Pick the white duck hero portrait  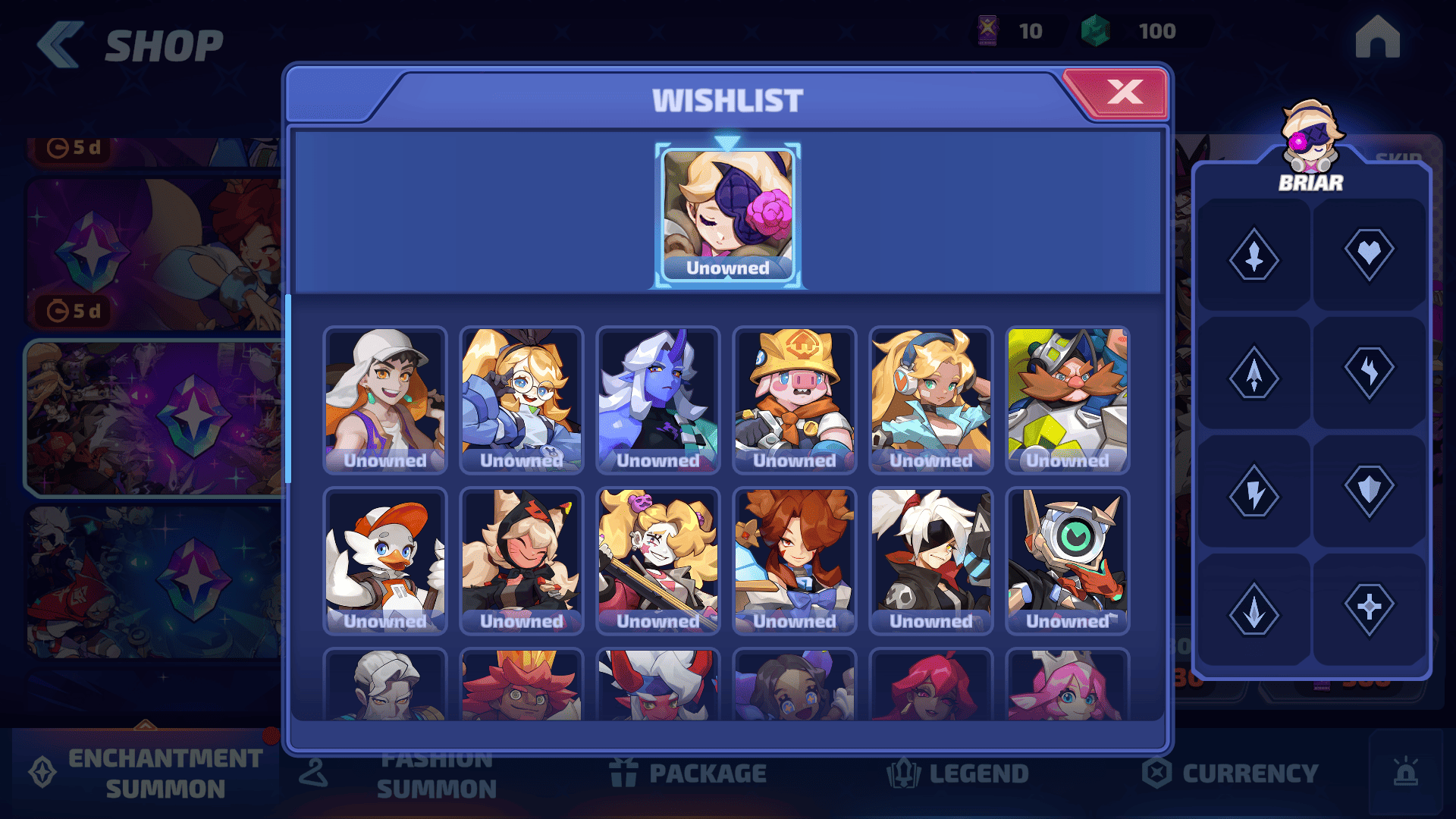(x=385, y=560)
